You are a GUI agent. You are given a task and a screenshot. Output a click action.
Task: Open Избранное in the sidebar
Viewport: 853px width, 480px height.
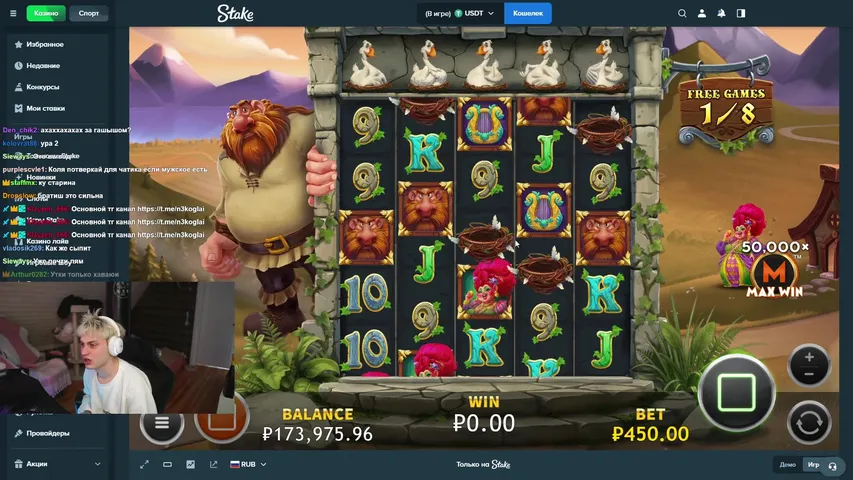tap(45, 45)
